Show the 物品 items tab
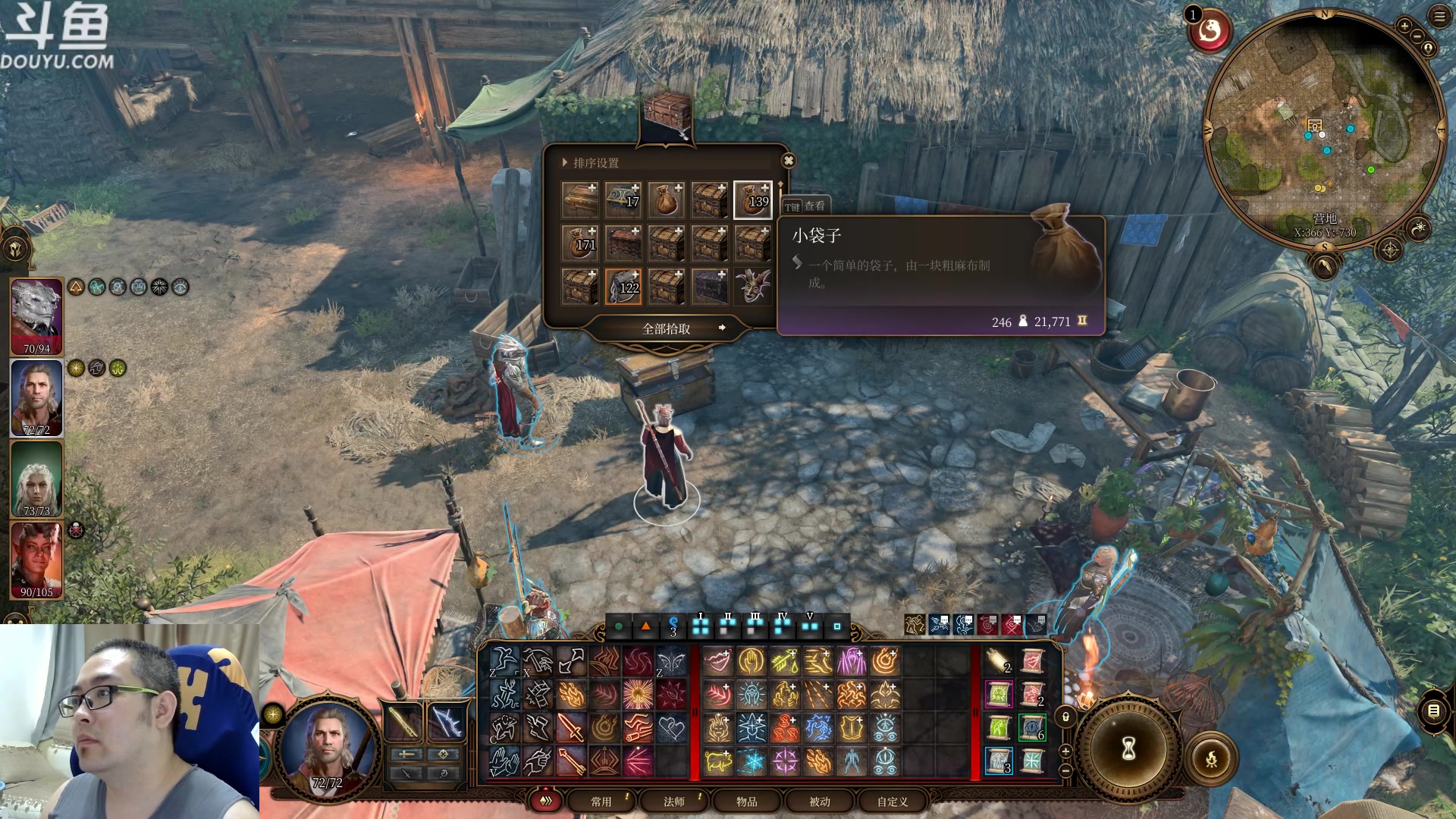The width and height of the screenshot is (1456, 819). click(747, 802)
